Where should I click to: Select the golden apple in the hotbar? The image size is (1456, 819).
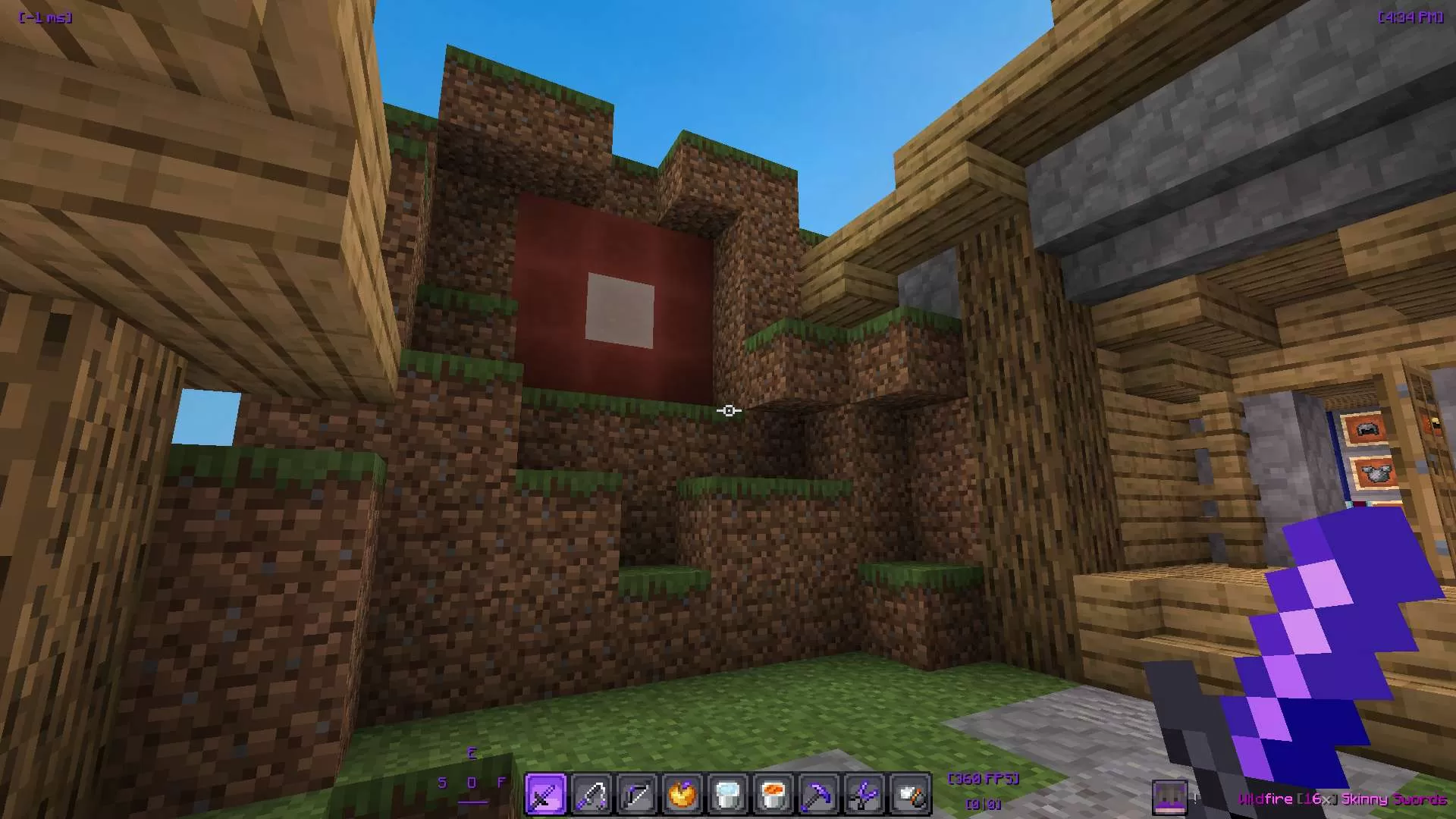[x=682, y=793]
